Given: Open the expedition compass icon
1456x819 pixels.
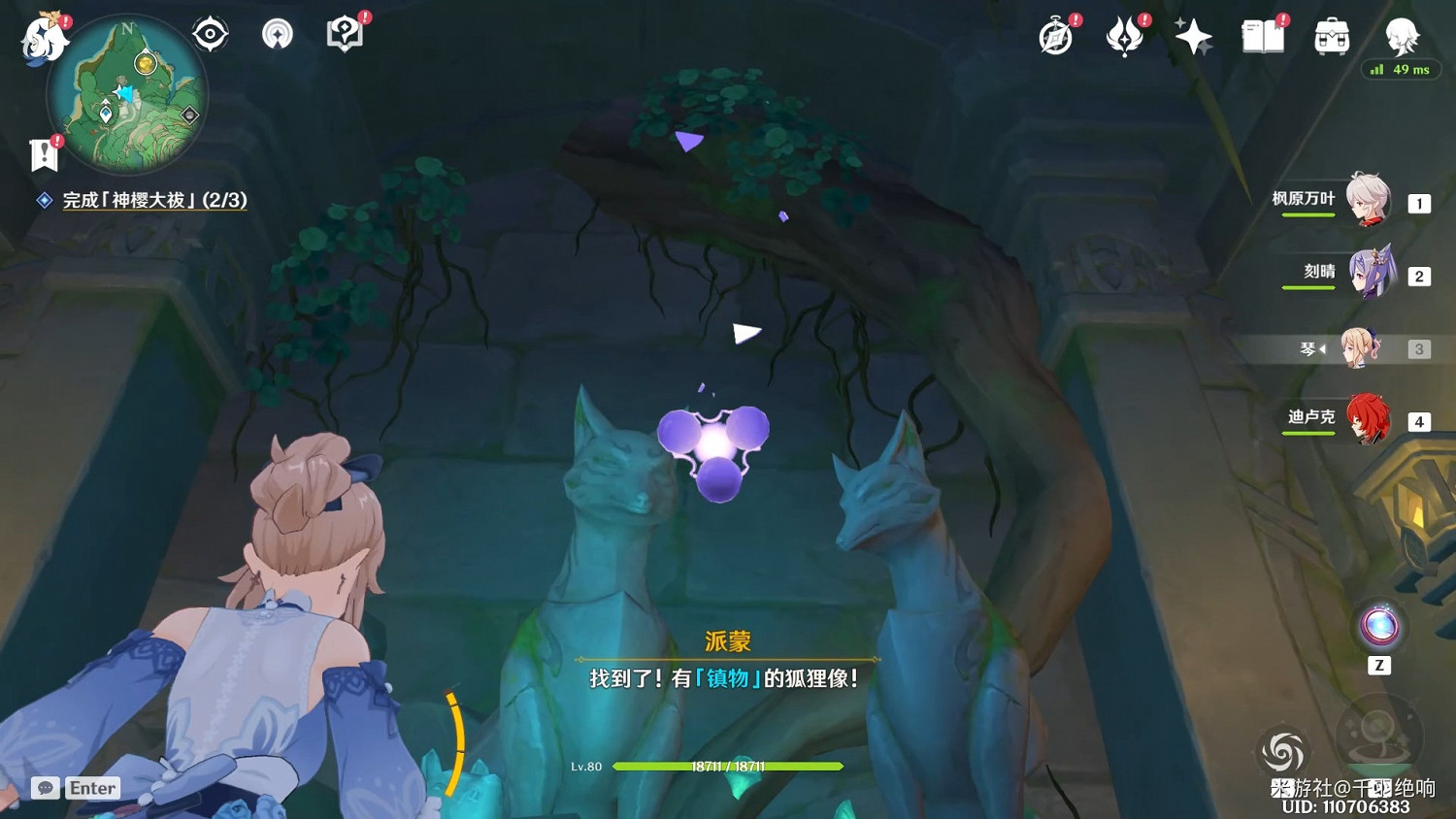Looking at the screenshot, I should tap(1056, 35).
